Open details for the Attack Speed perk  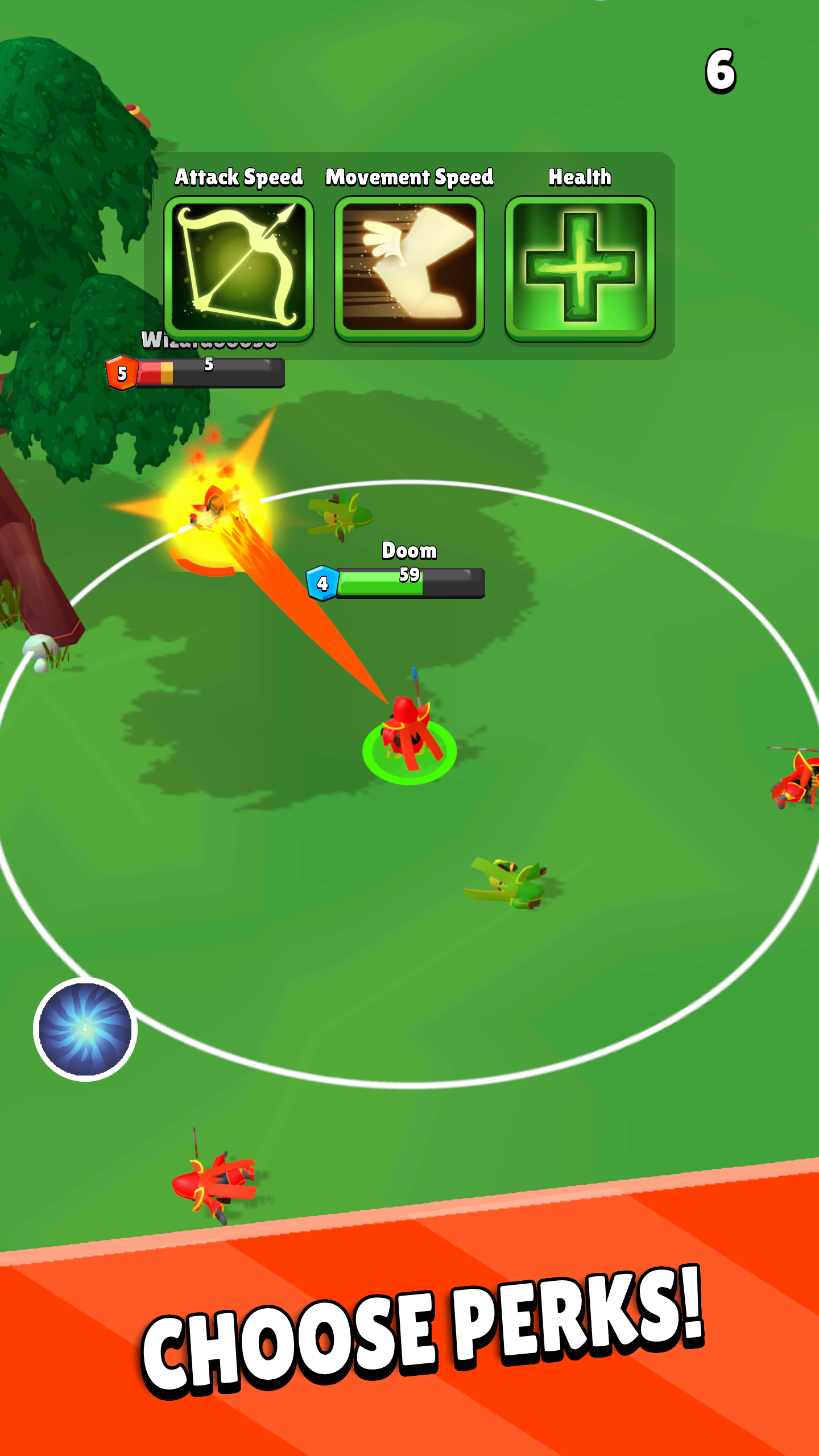239,267
